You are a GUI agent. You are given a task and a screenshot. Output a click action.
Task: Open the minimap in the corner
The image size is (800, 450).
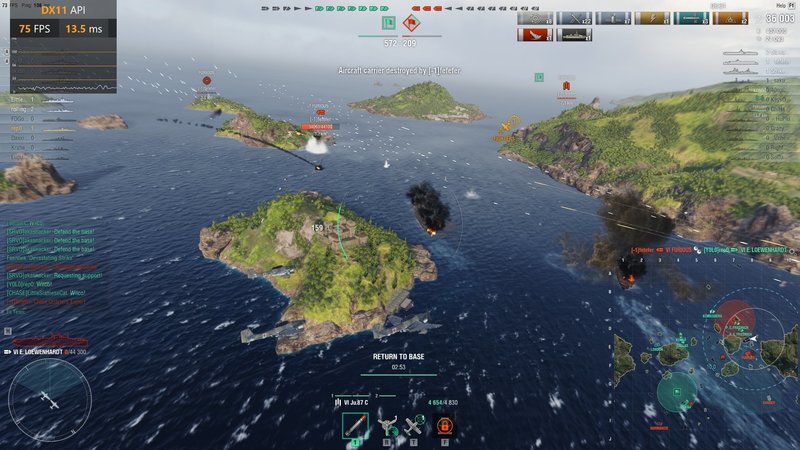705,365
